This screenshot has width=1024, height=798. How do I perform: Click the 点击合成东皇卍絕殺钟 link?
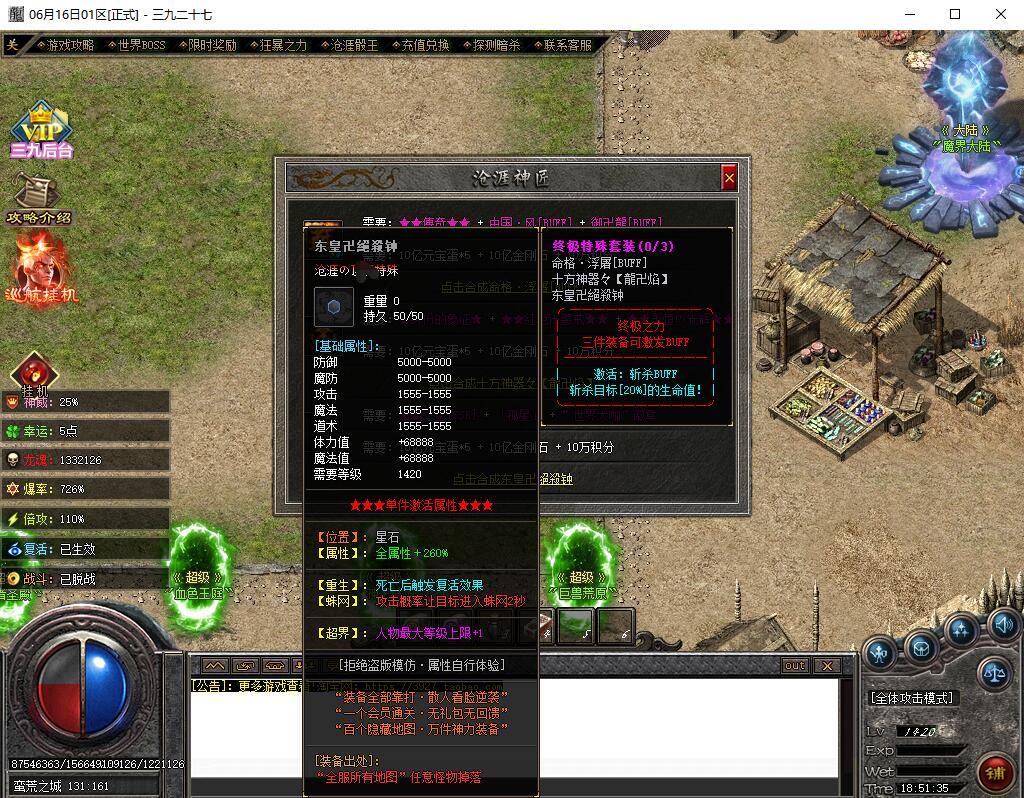coord(513,479)
